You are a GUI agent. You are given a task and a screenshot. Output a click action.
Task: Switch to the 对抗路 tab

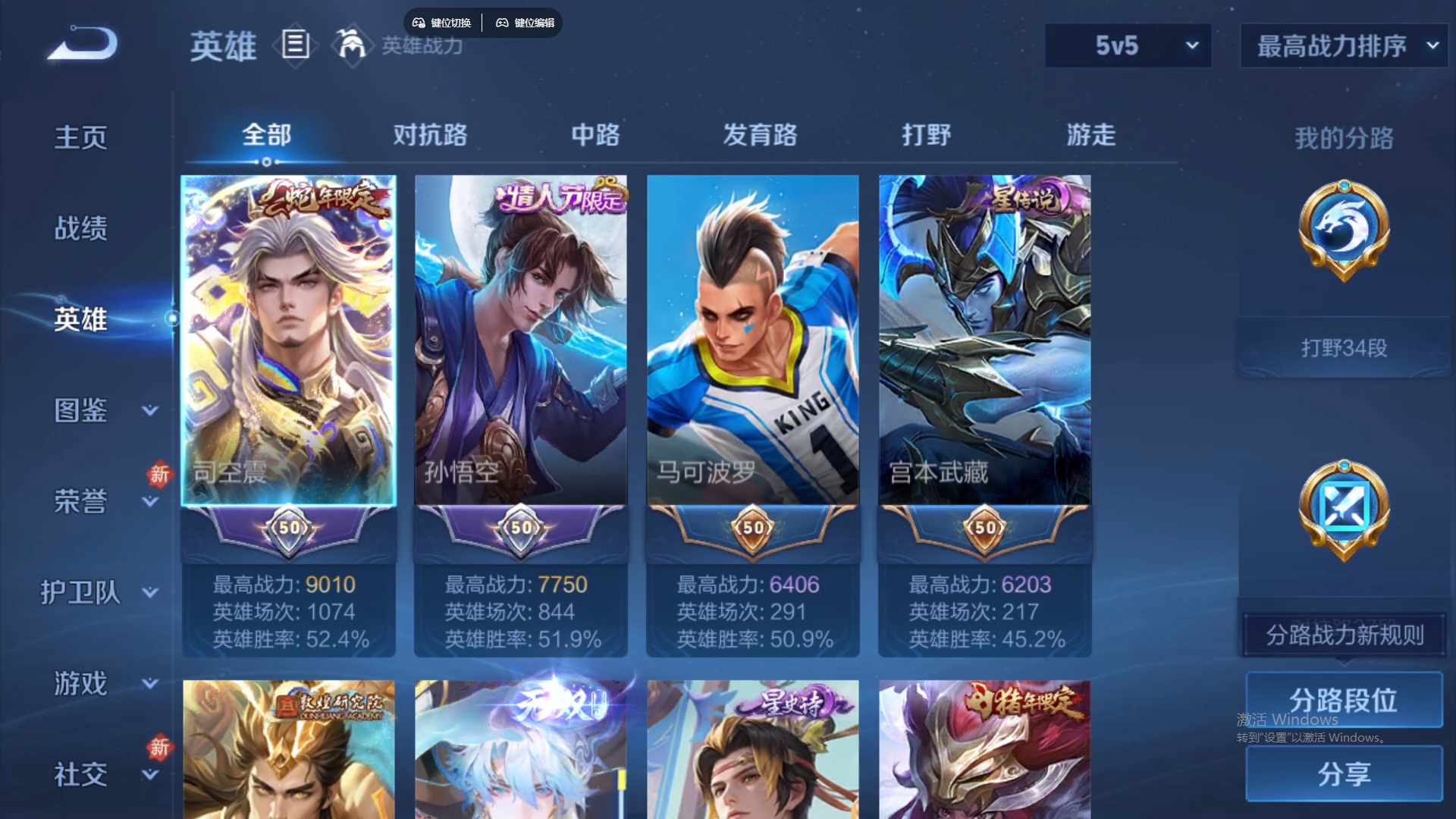(431, 135)
